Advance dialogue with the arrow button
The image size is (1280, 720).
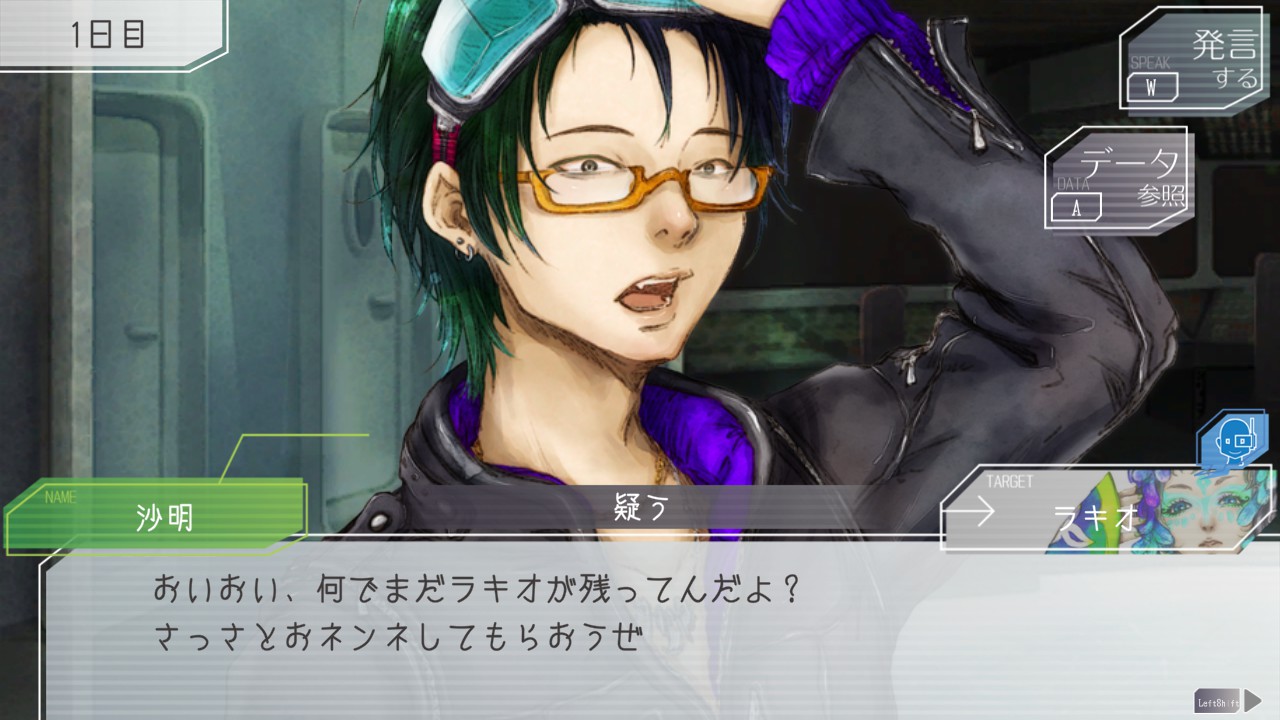[x=1251, y=700]
